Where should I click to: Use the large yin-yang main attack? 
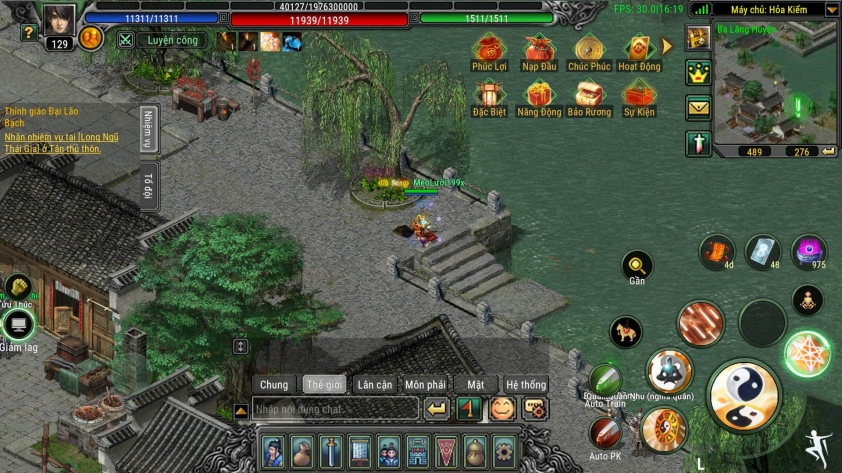click(744, 396)
